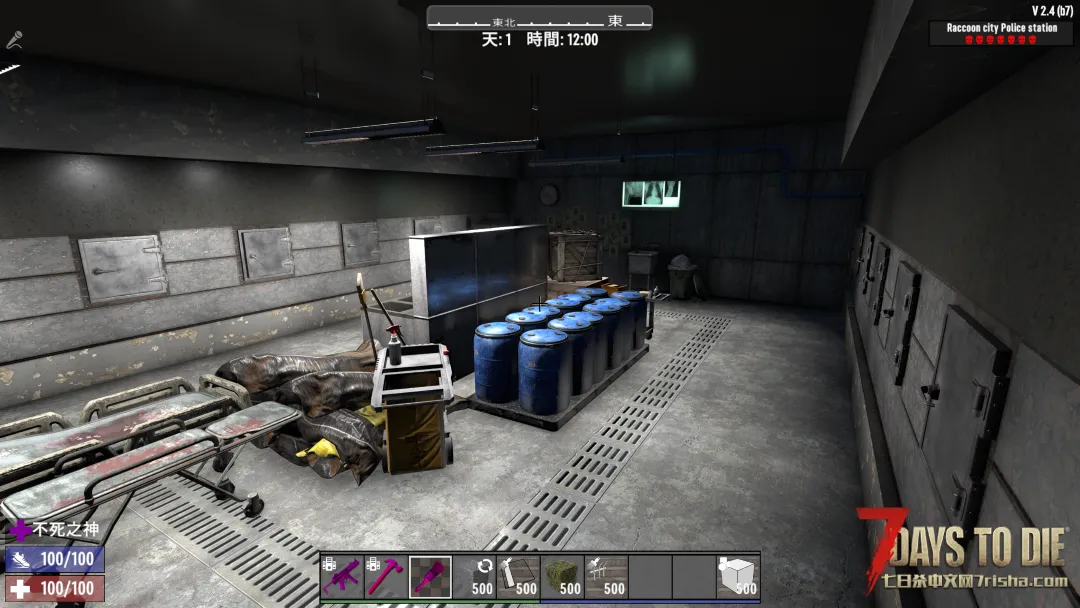Select the rotating-arrows block slot
This screenshot has height=608, width=1080.
pyautogui.click(x=474, y=576)
